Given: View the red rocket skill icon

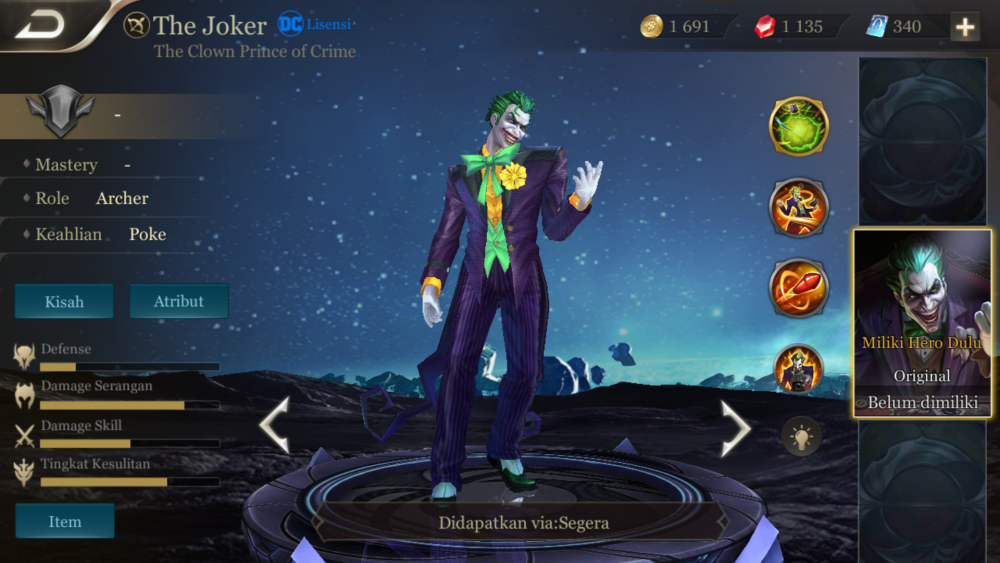Looking at the screenshot, I should 798,287.
